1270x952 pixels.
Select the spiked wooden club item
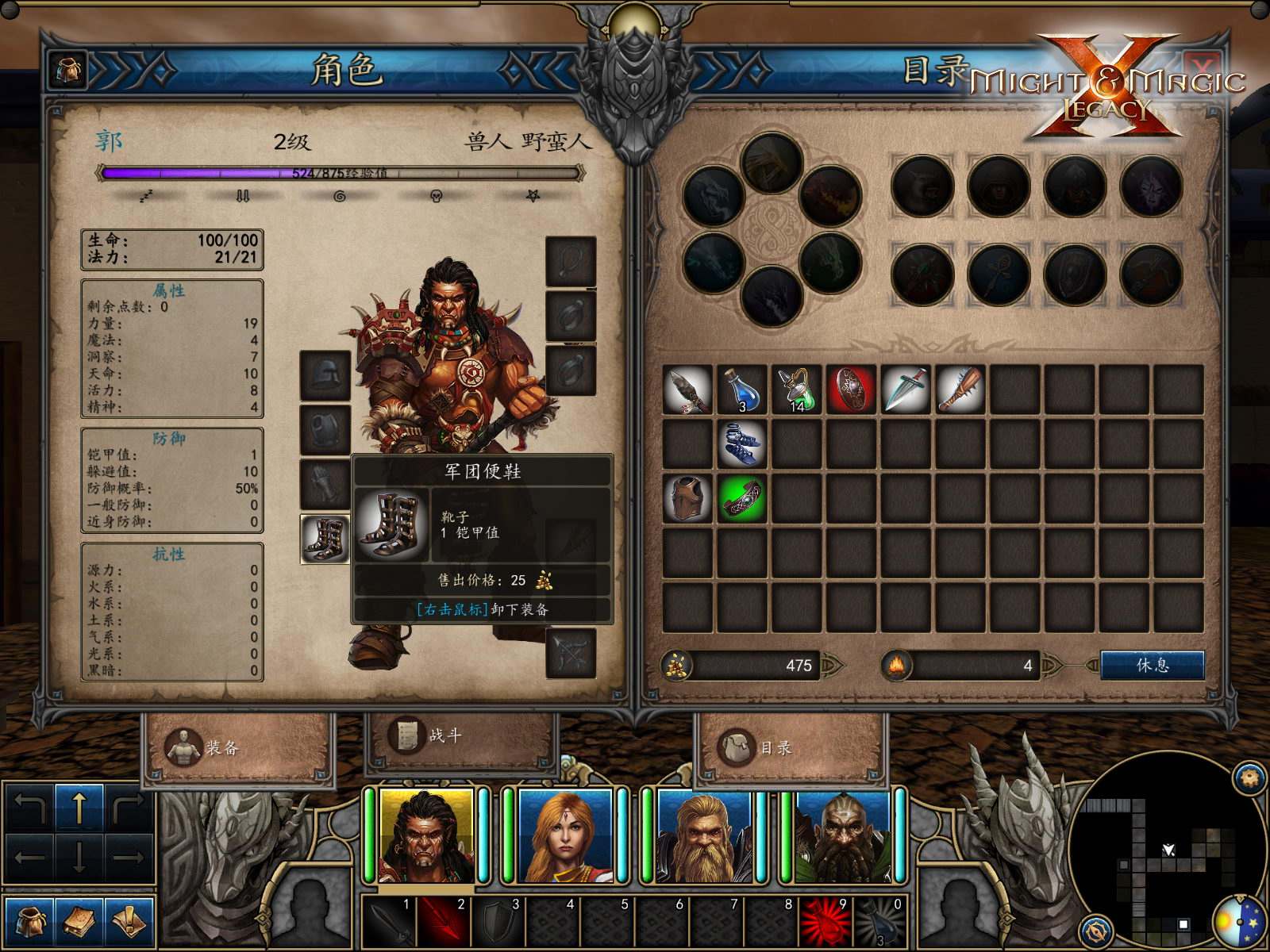pyautogui.click(x=960, y=390)
